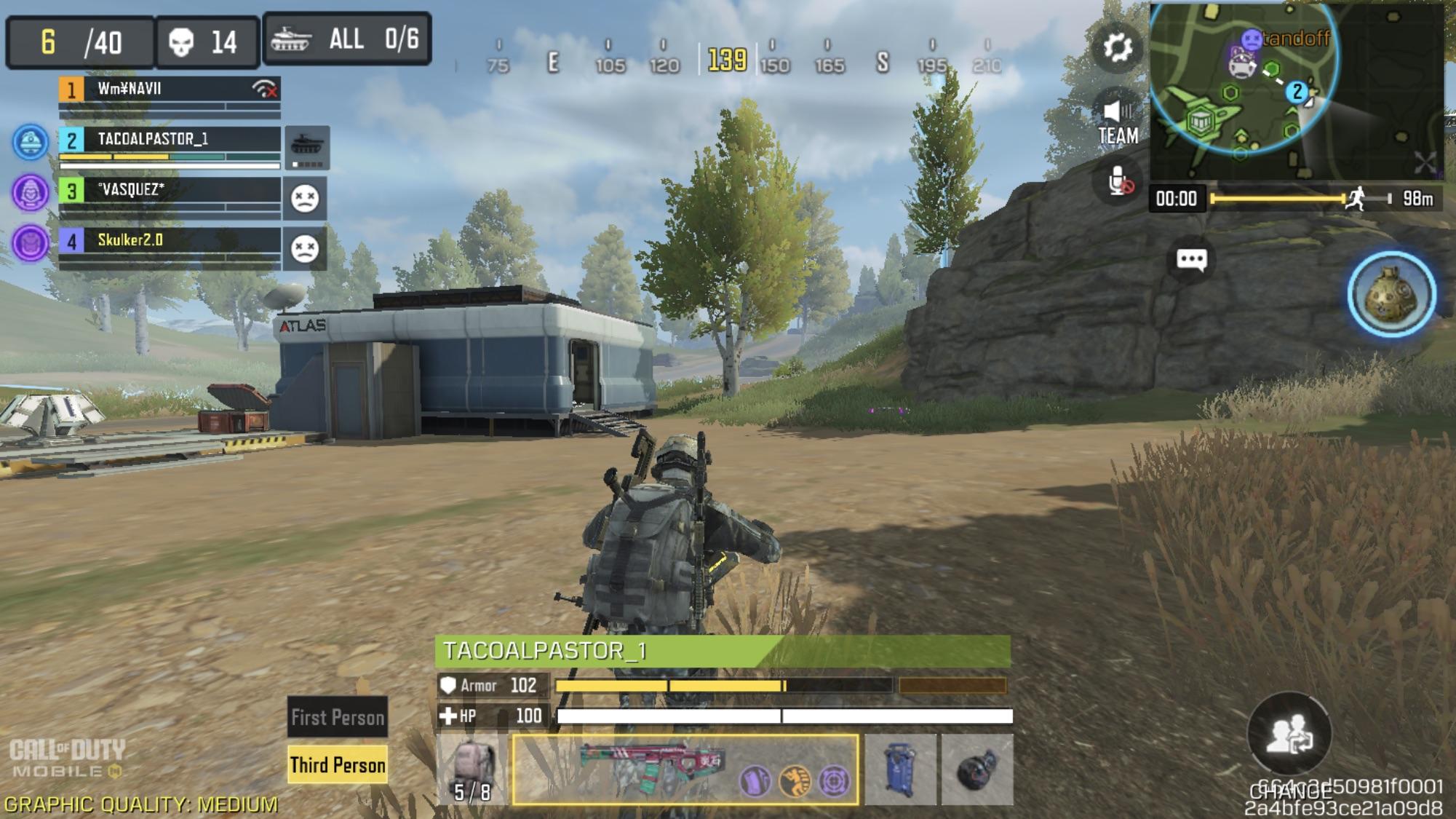Select the blue canister item slot
This screenshot has width=1456, height=819.
[x=900, y=770]
